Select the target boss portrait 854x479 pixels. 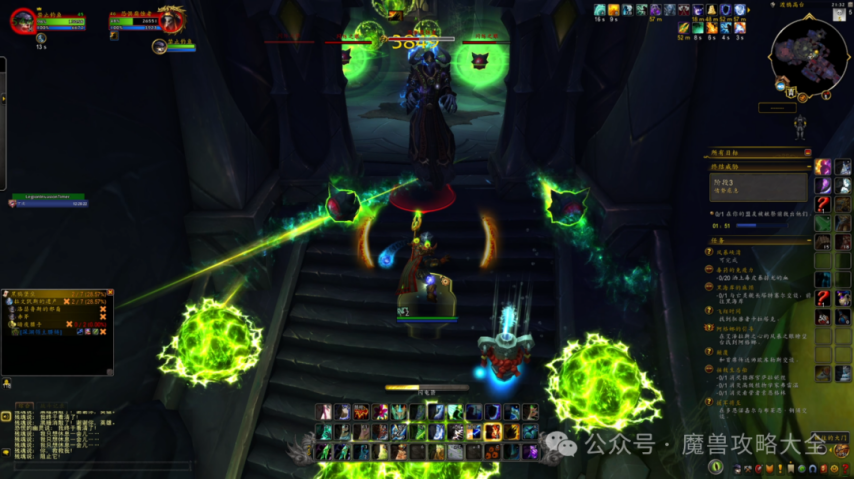pyautogui.click(x=171, y=19)
